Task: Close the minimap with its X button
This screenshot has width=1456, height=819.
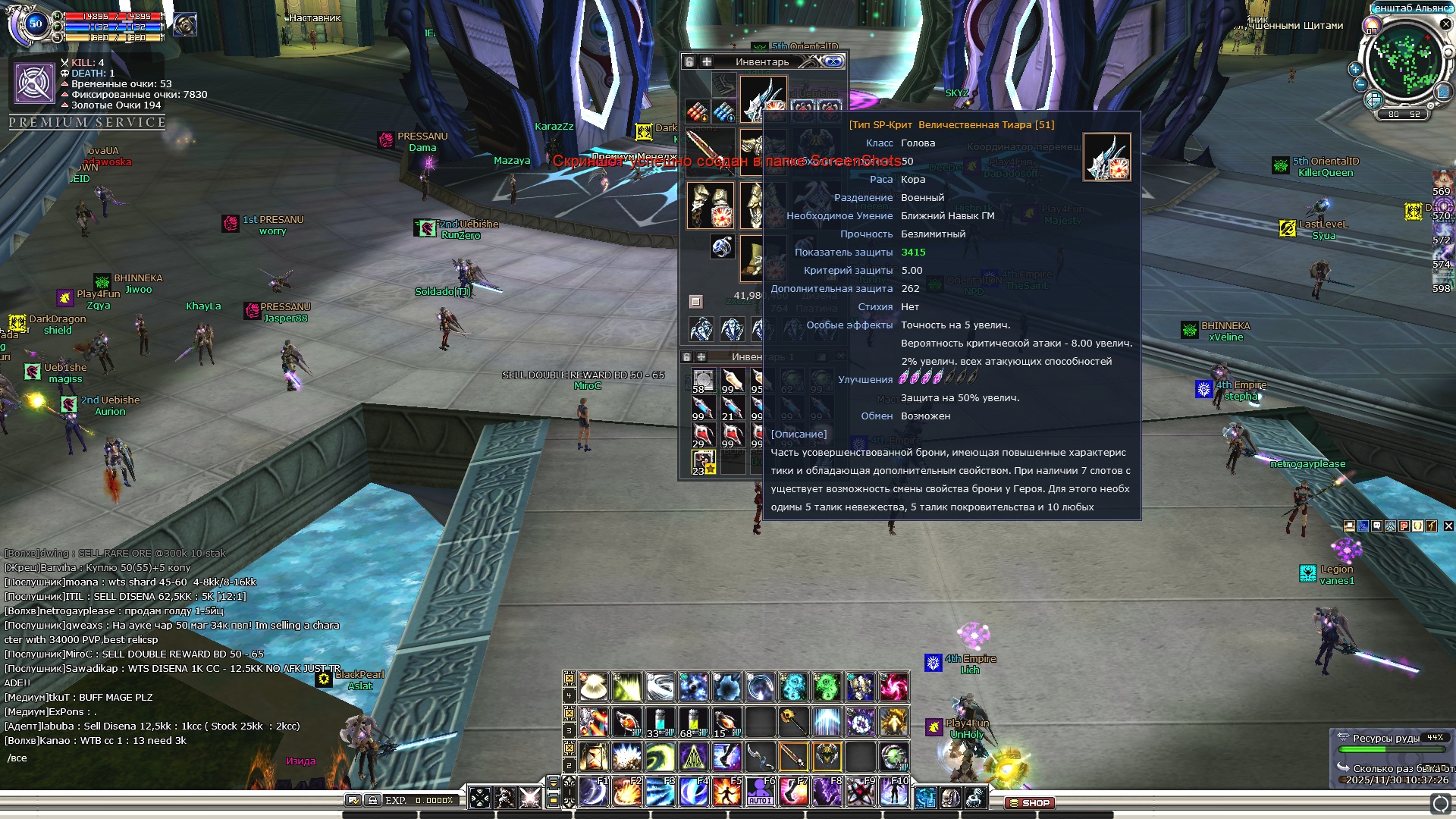Action: 1445,24
